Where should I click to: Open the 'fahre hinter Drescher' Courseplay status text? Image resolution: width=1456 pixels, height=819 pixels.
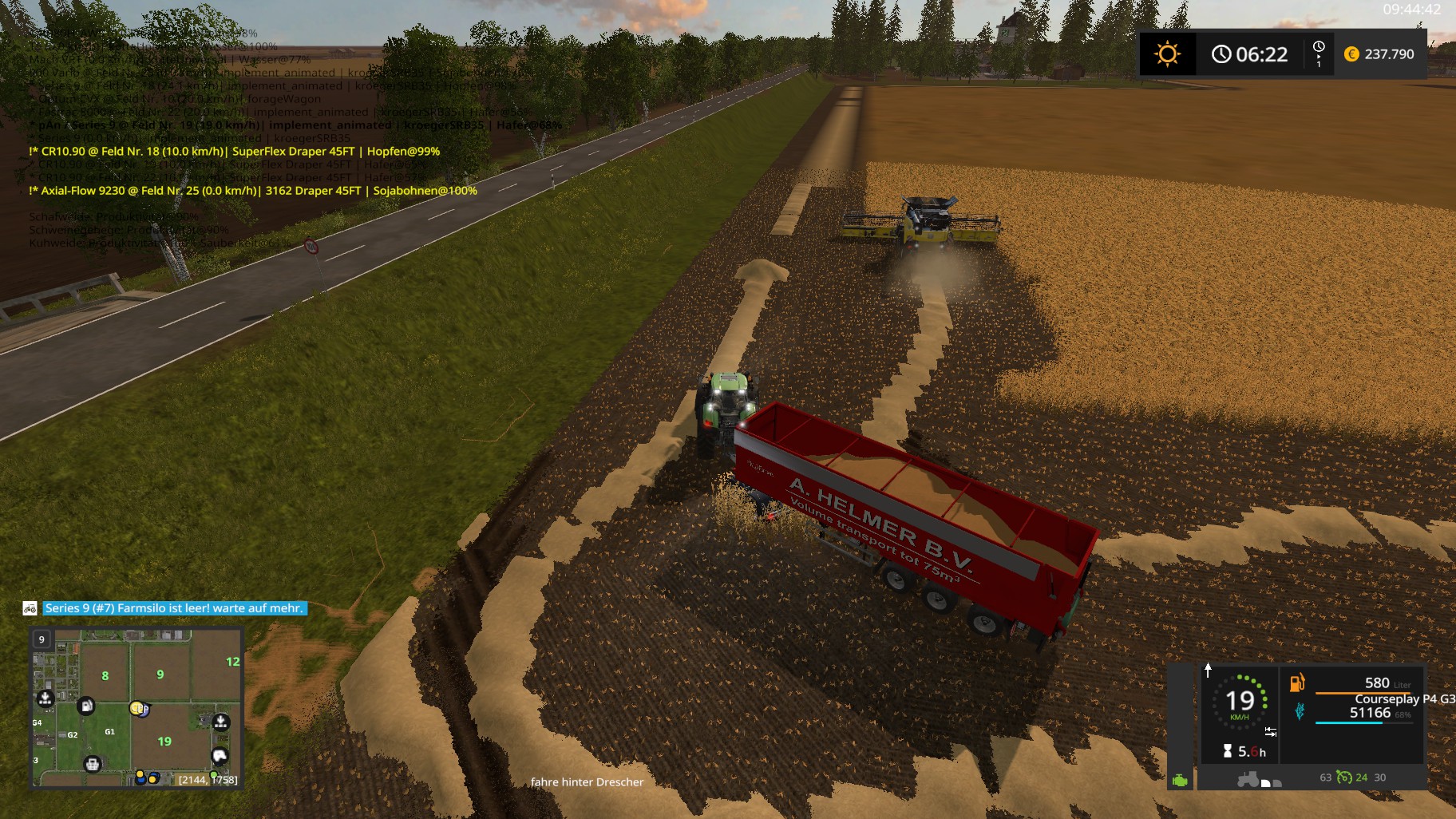[x=588, y=781]
